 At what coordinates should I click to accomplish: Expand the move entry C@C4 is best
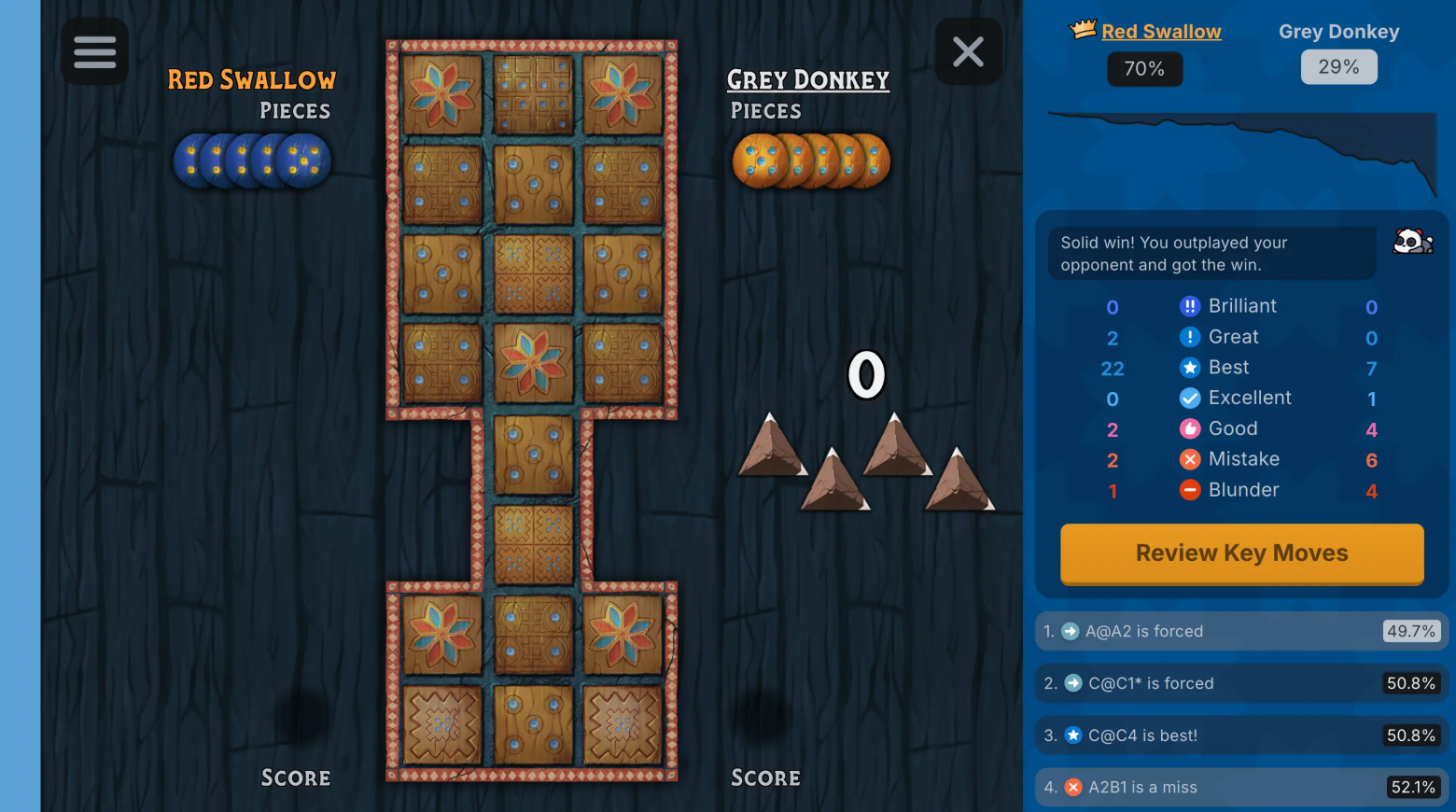pos(1241,735)
